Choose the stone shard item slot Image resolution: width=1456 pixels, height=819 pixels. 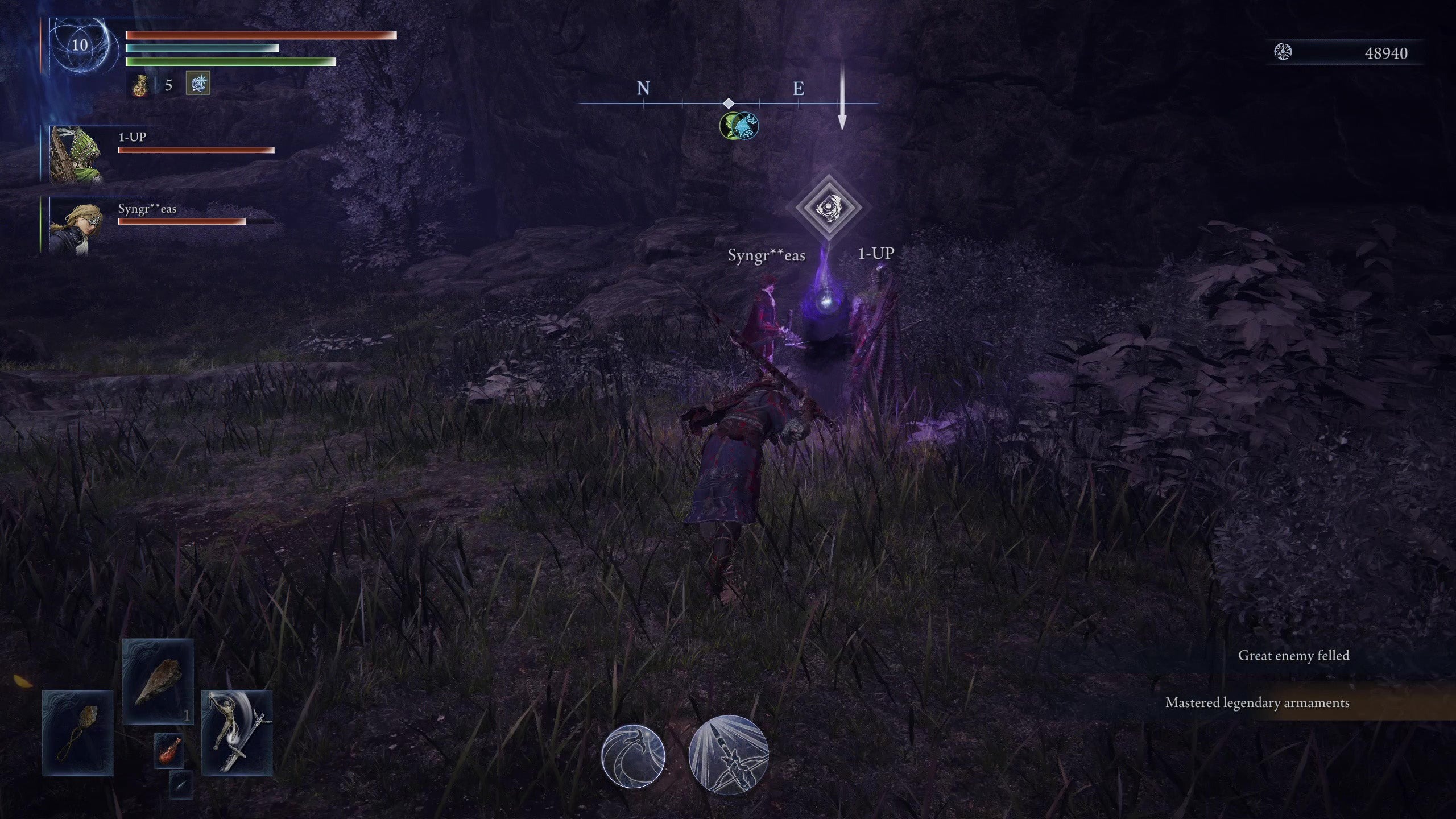click(x=158, y=681)
